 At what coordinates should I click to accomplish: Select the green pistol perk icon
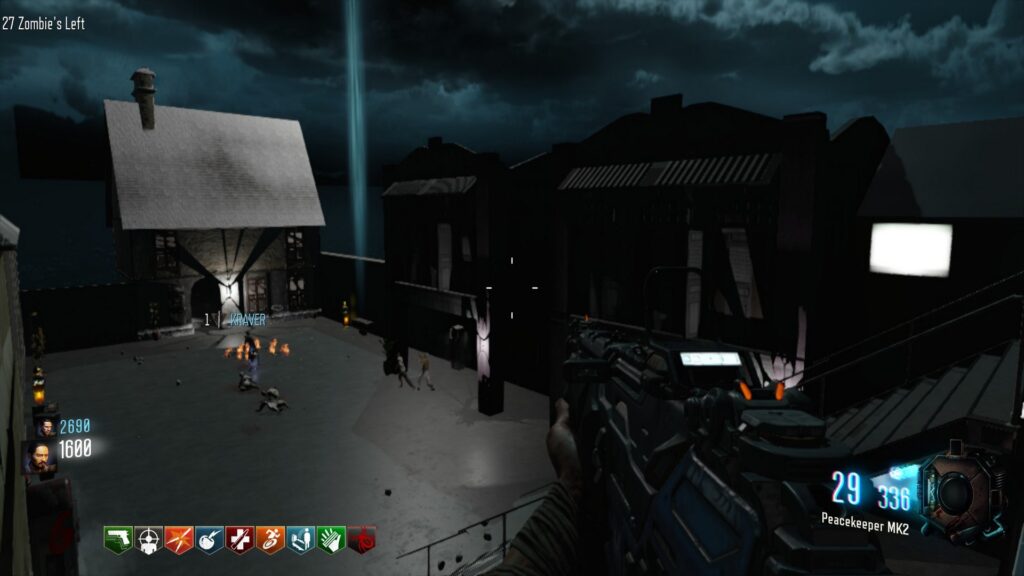click(118, 539)
